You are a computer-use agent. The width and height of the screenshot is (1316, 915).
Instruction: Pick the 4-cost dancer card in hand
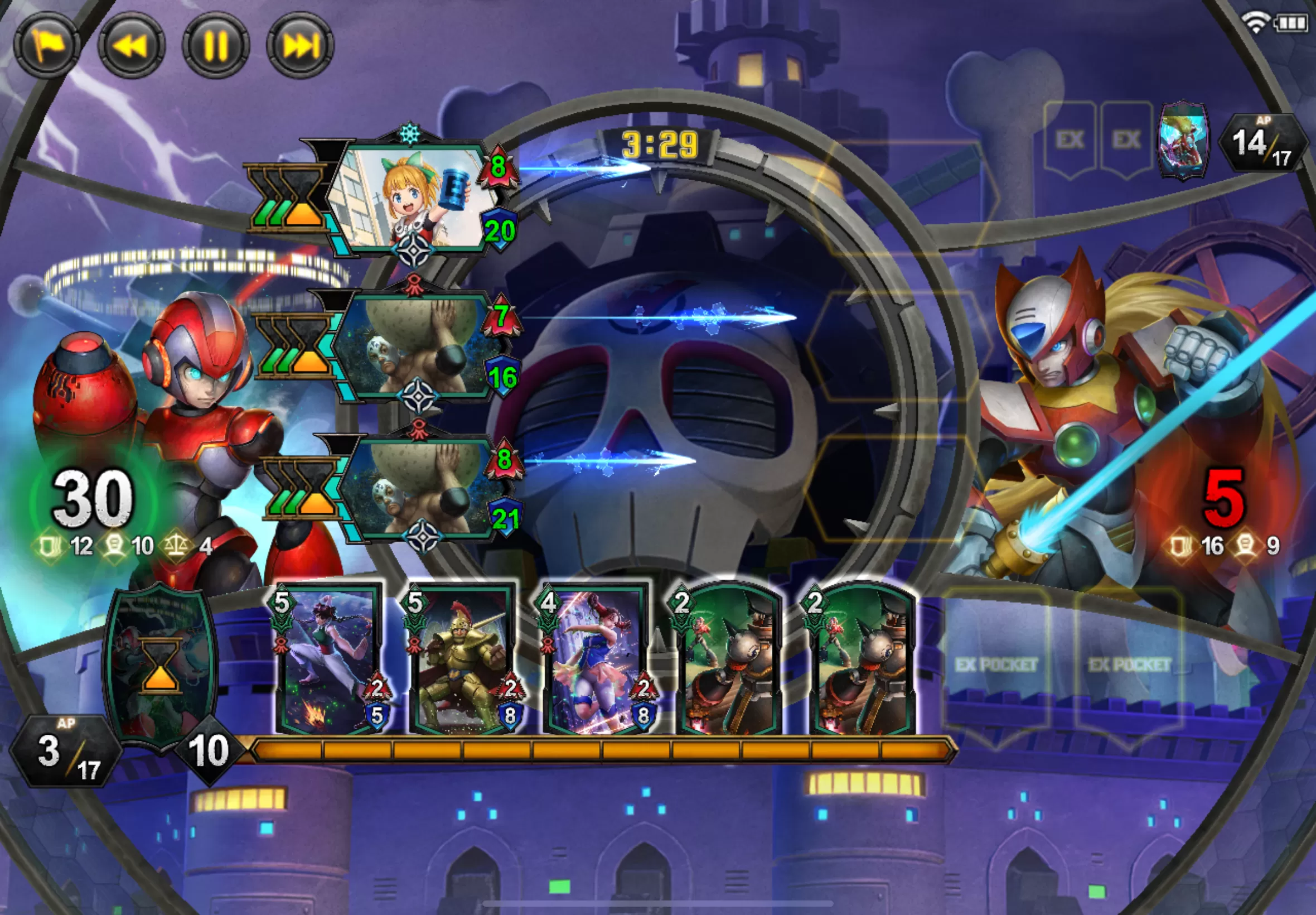(x=596, y=659)
